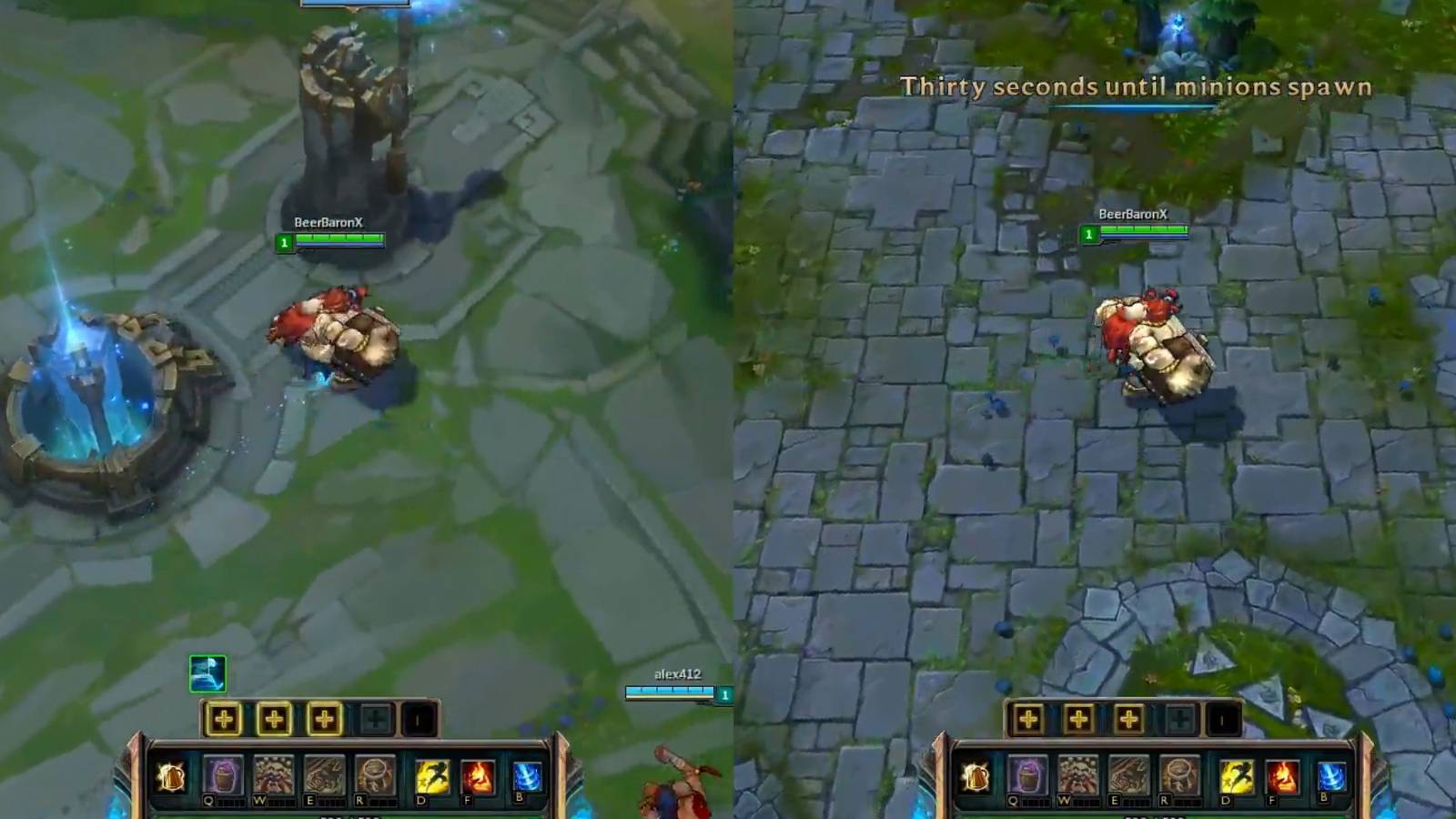Click the E ability level-up plus button

pos(326,720)
